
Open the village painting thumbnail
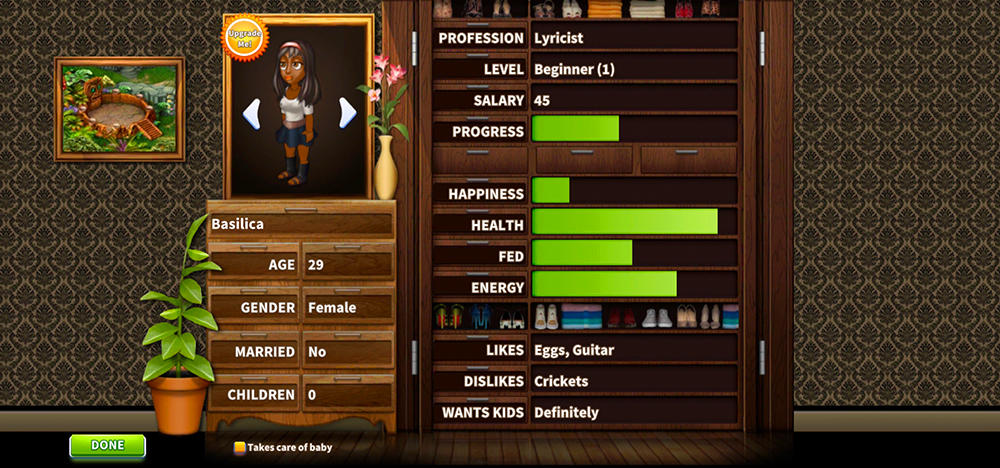click(120, 109)
